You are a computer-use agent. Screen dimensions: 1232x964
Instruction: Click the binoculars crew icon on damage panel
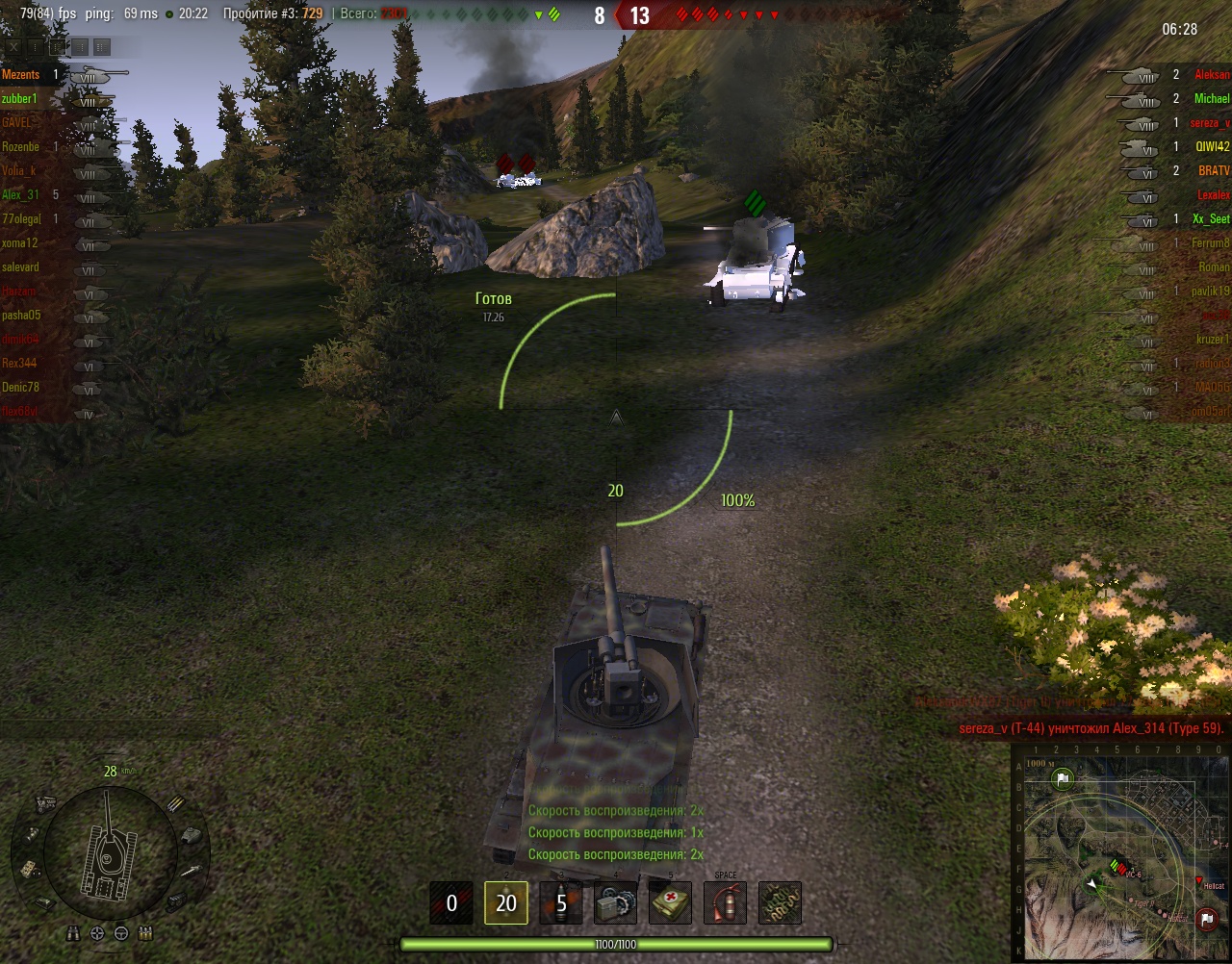point(75,932)
